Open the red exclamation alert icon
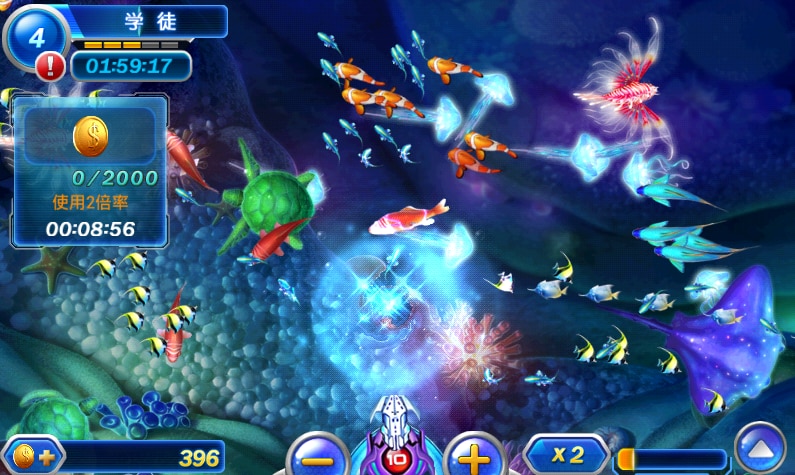This screenshot has height=475, width=795. (x=50, y=67)
